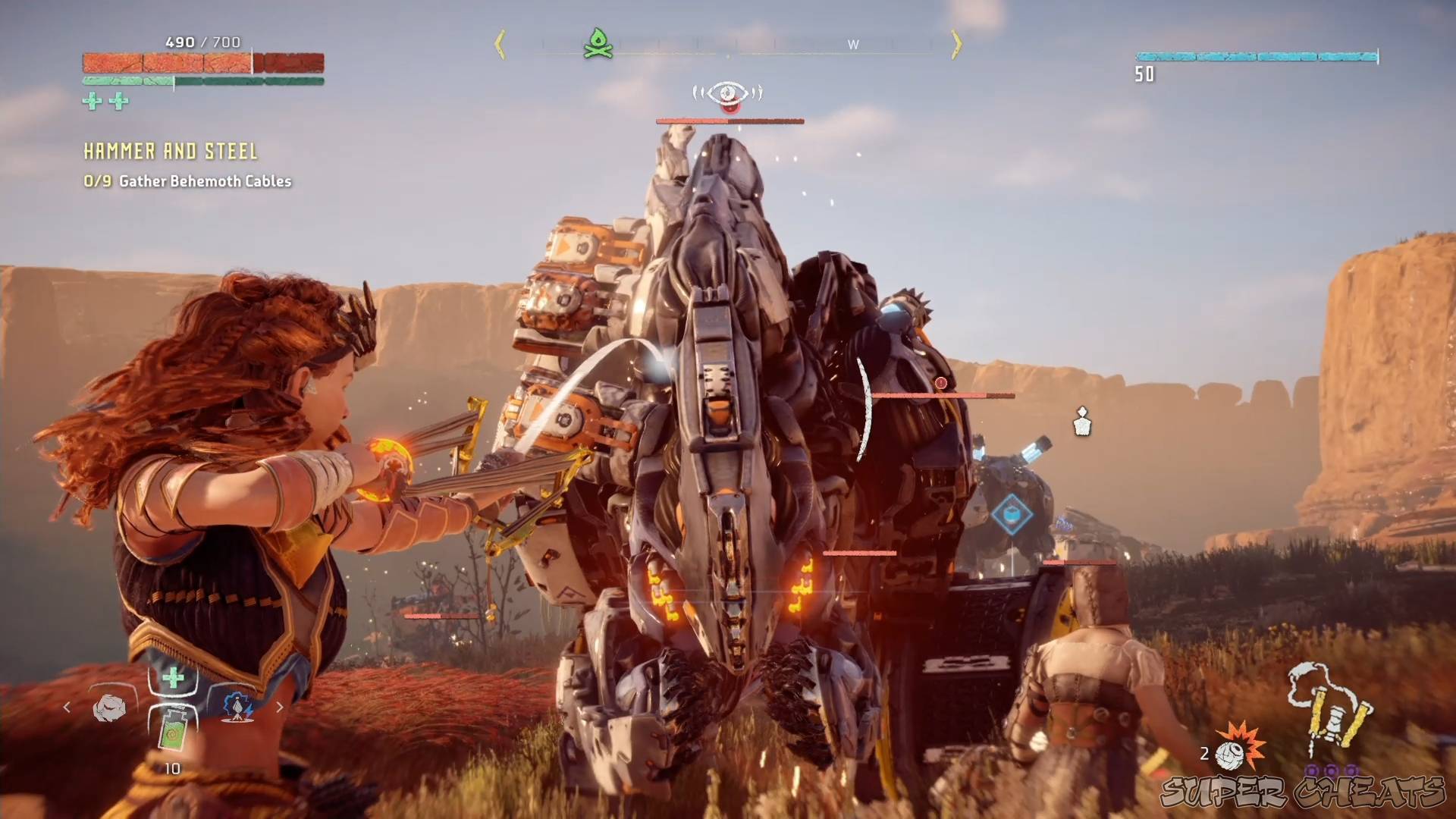Screen dimensions: 1456x819
Task: Click the Behemoth's red health bar
Action: [x=728, y=119]
